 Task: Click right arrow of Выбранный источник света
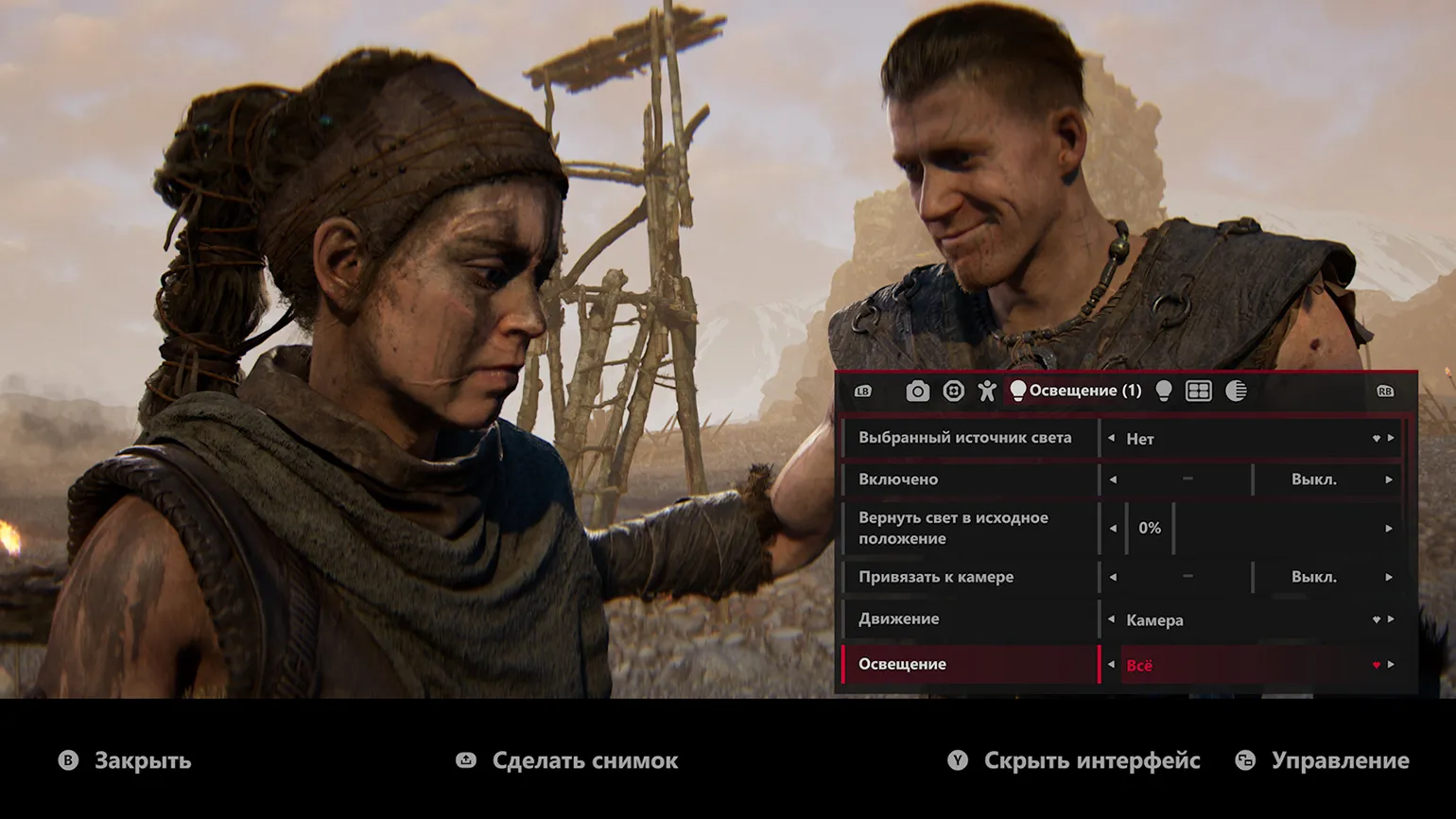point(1391,439)
